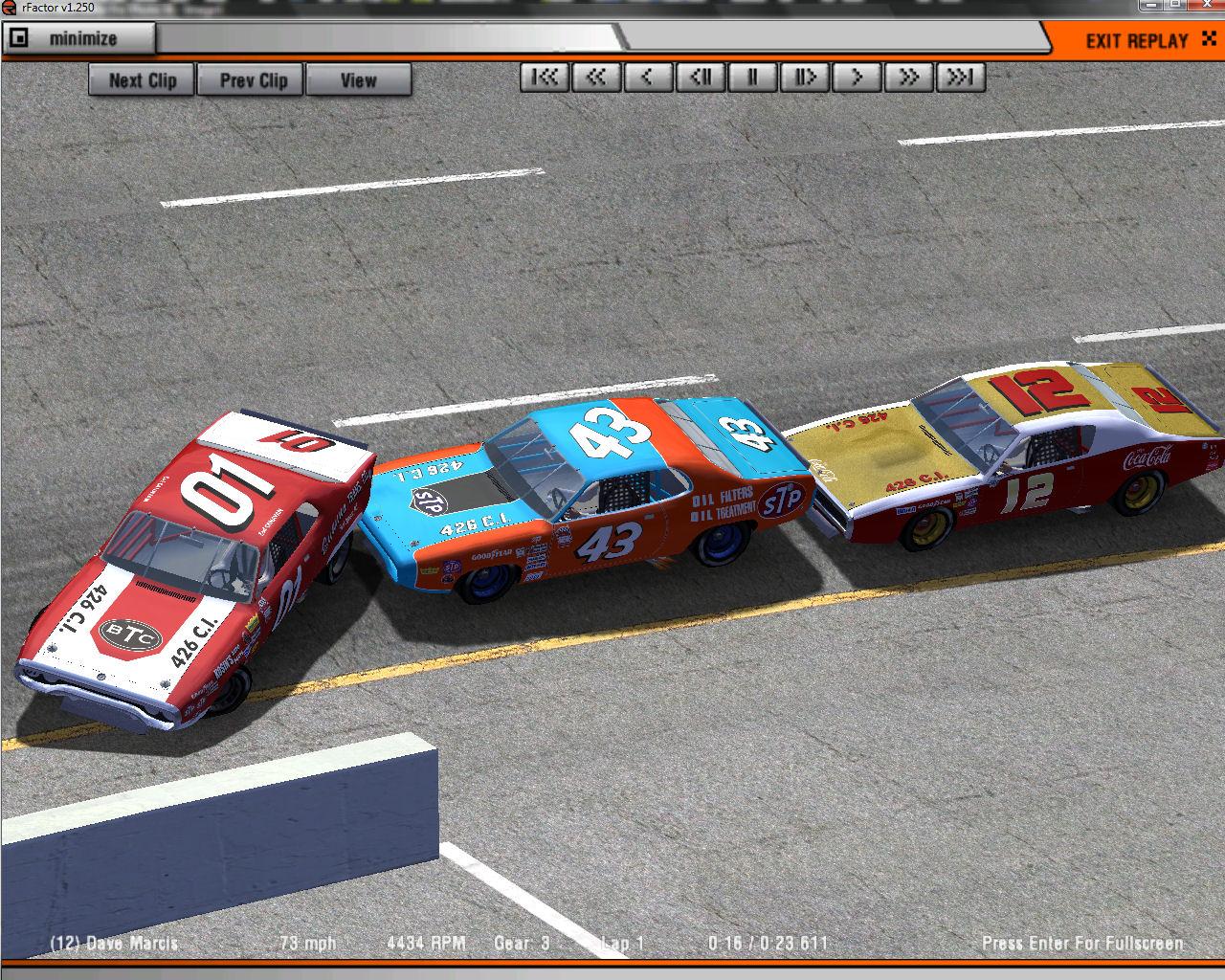Jump to the replay start
The width and height of the screenshot is (1225, 980).
(545, 78)
